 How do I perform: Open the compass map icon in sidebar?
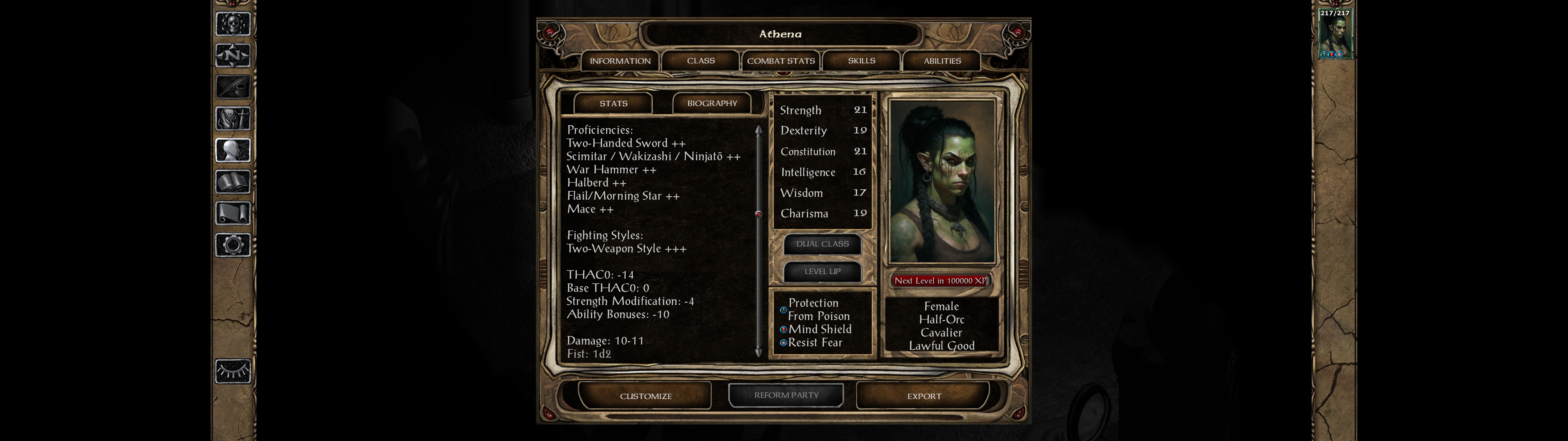tap(233, 55)
